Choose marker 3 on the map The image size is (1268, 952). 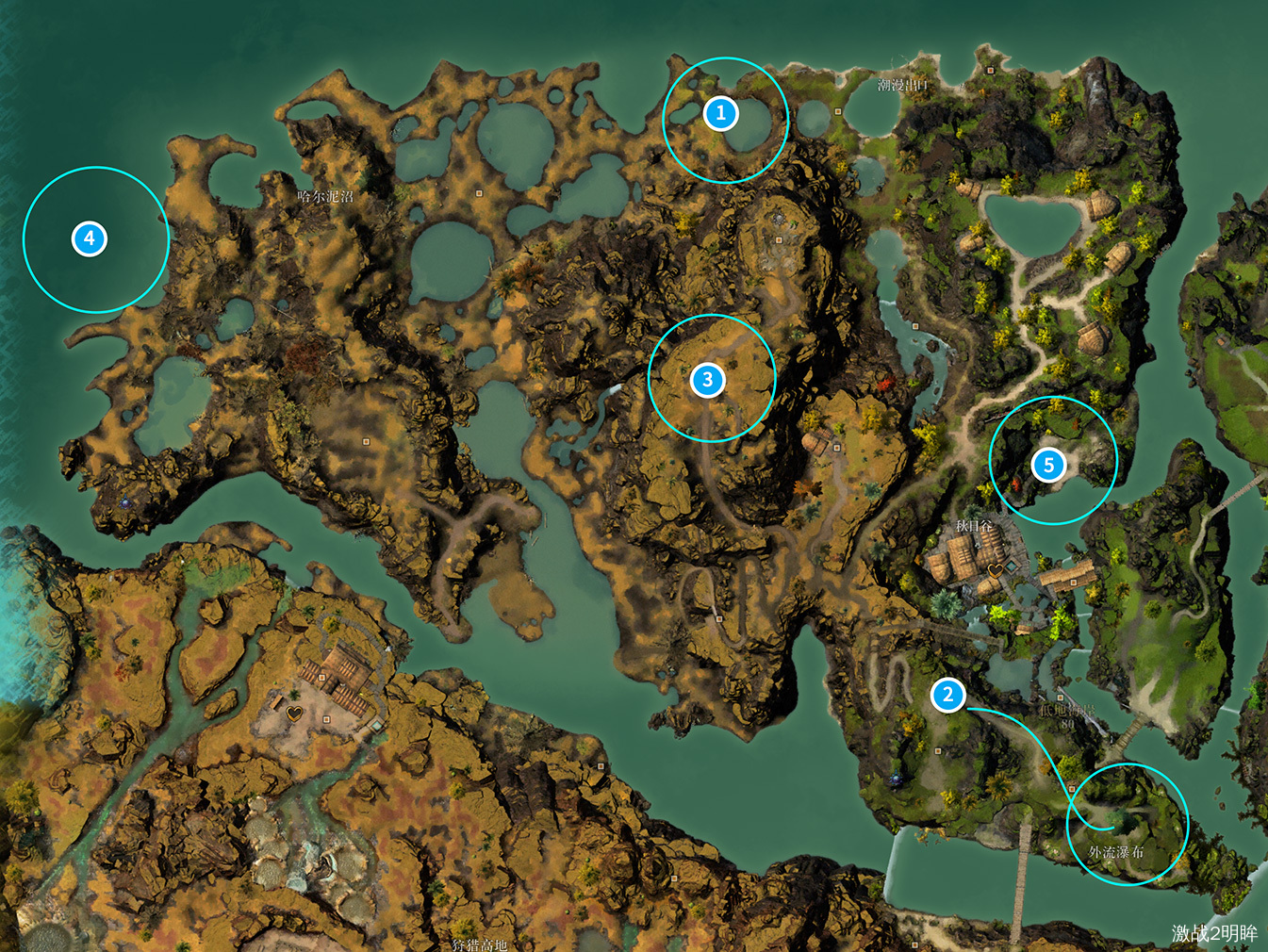(707, 380)
